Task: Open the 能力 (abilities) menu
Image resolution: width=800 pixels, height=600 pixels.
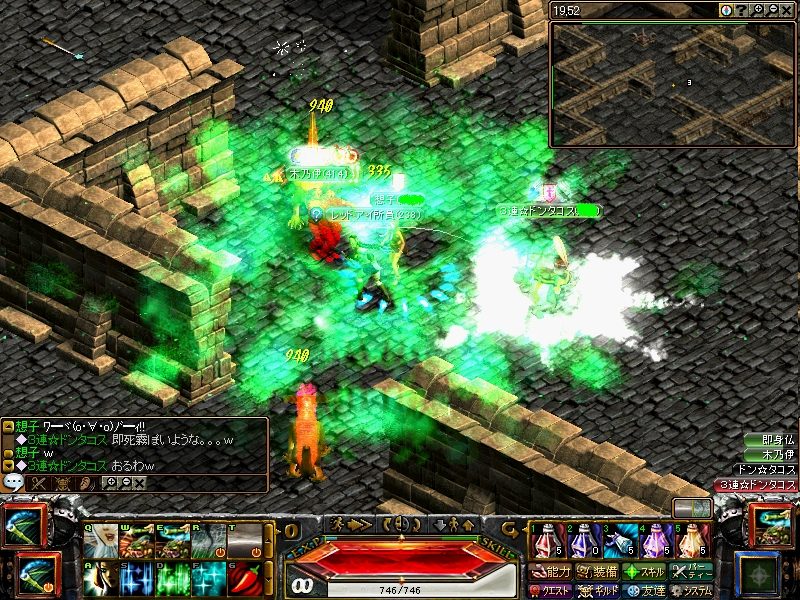Action: (550, 572)
